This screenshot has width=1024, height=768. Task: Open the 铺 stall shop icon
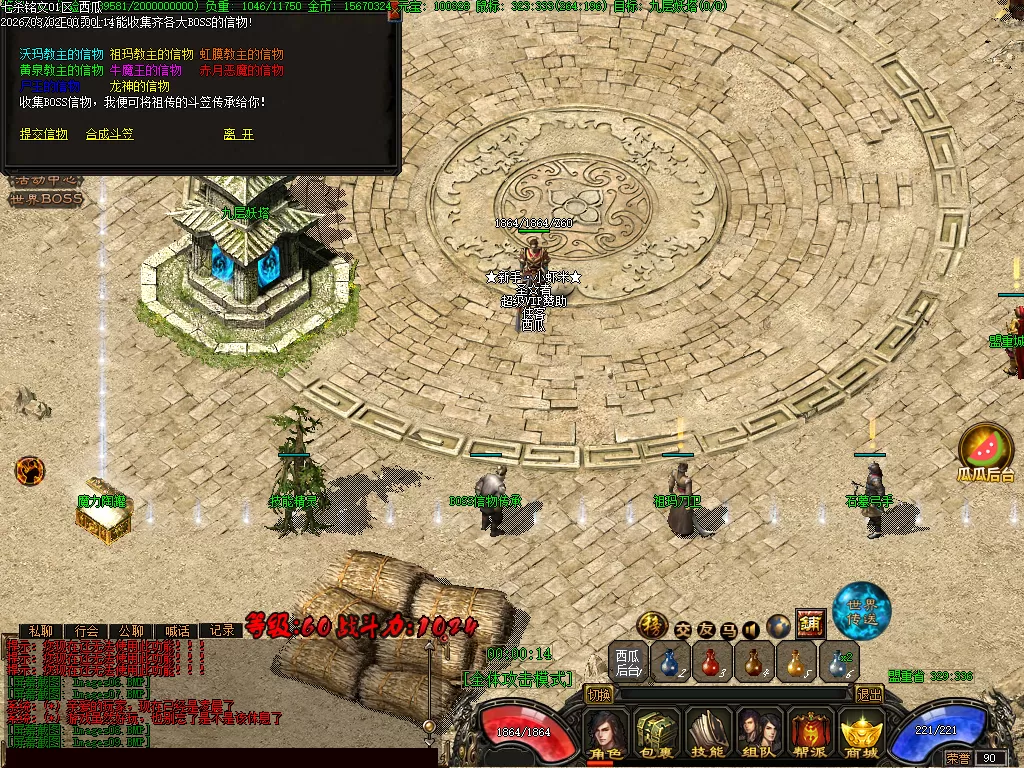810,624
